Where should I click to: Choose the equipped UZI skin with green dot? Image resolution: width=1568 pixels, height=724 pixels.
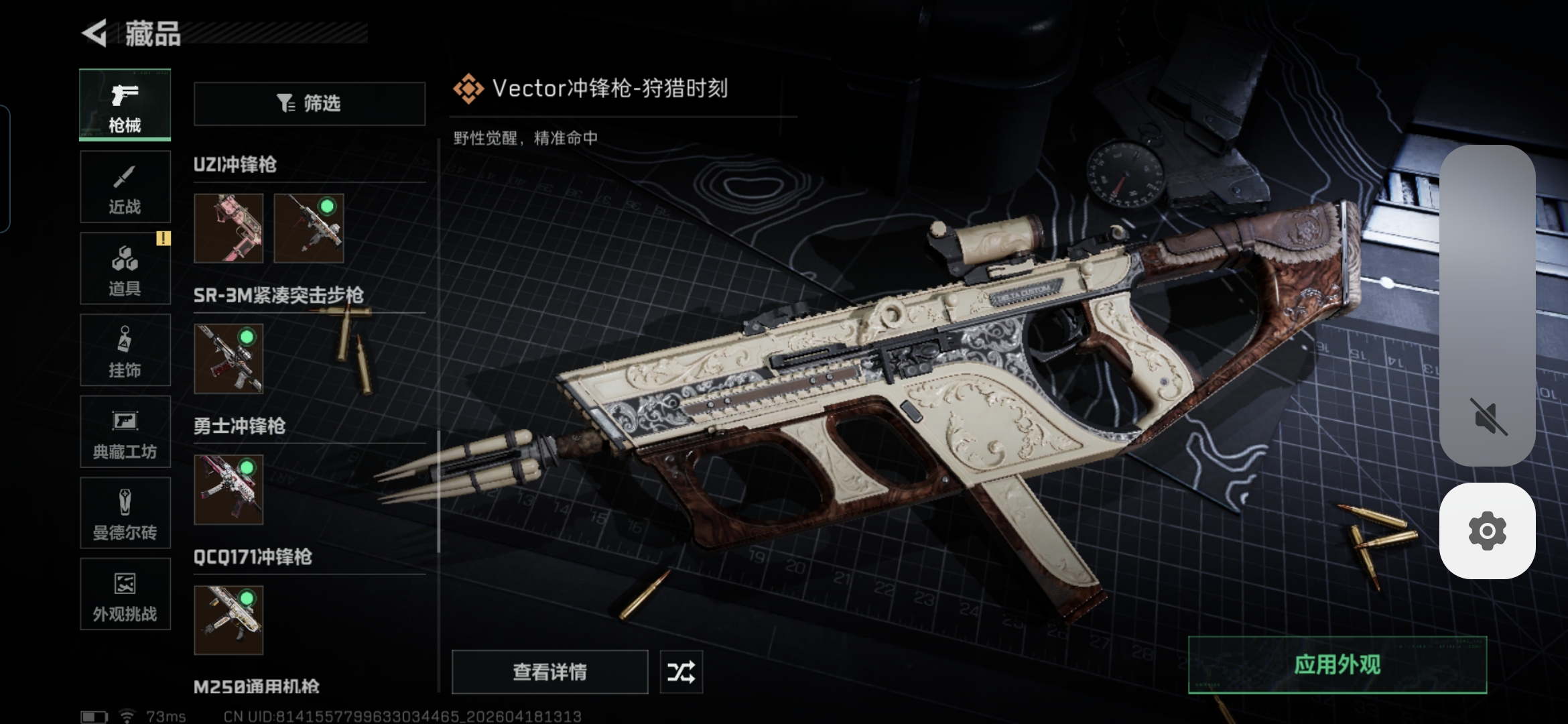click(309, 228)
